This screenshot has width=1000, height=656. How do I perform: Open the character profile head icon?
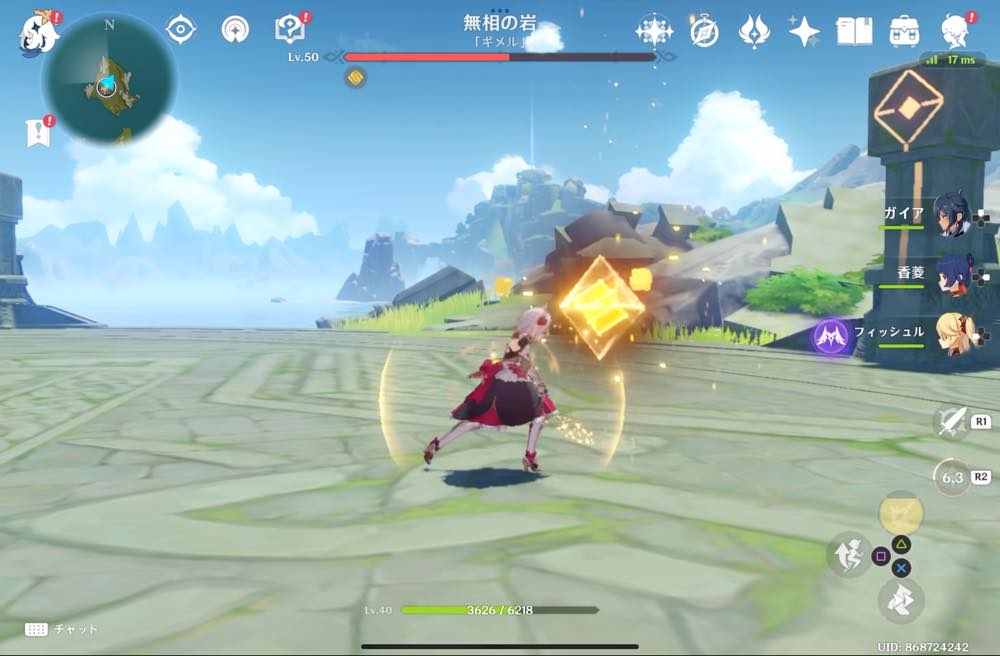[956, 32]
